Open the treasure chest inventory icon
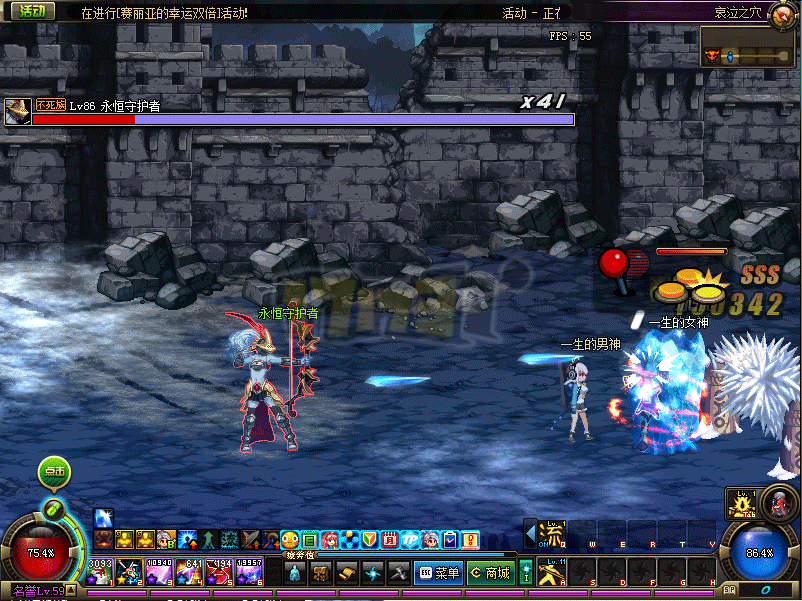Screen dimensions: 802x601 pyautogui.click(x=321, y=573)
